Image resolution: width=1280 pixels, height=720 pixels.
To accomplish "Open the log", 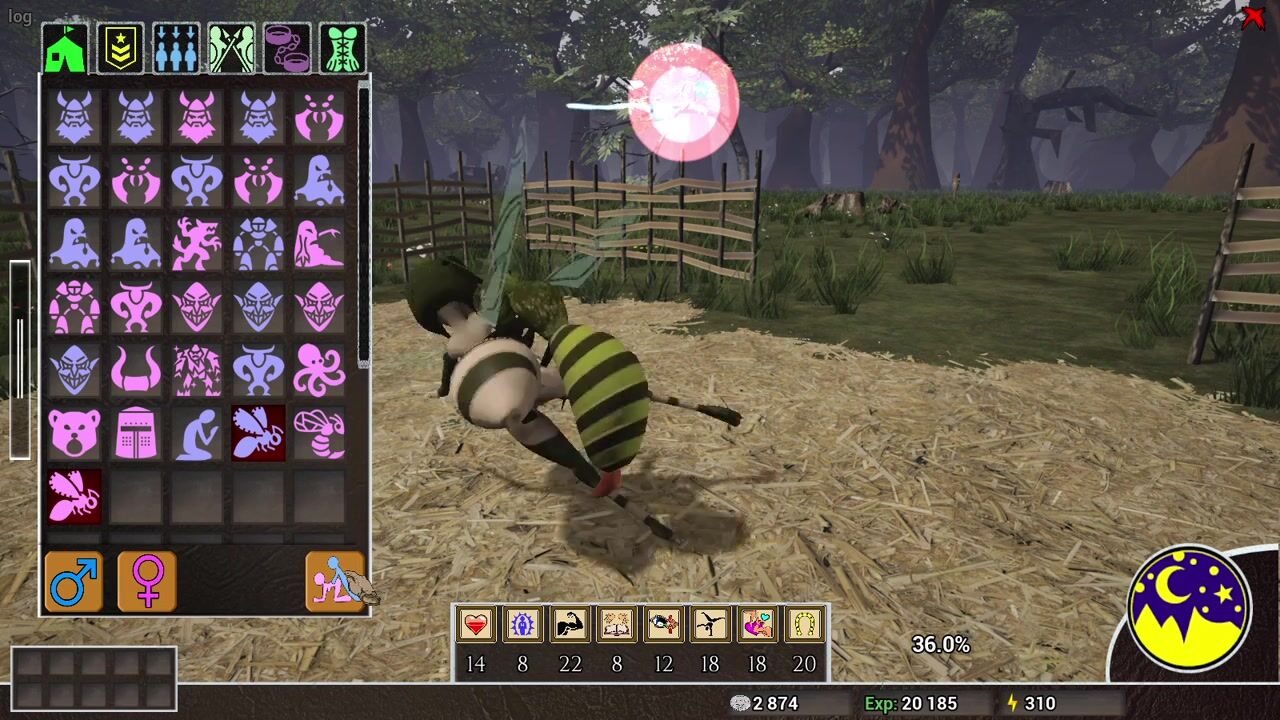I will 19,17.
